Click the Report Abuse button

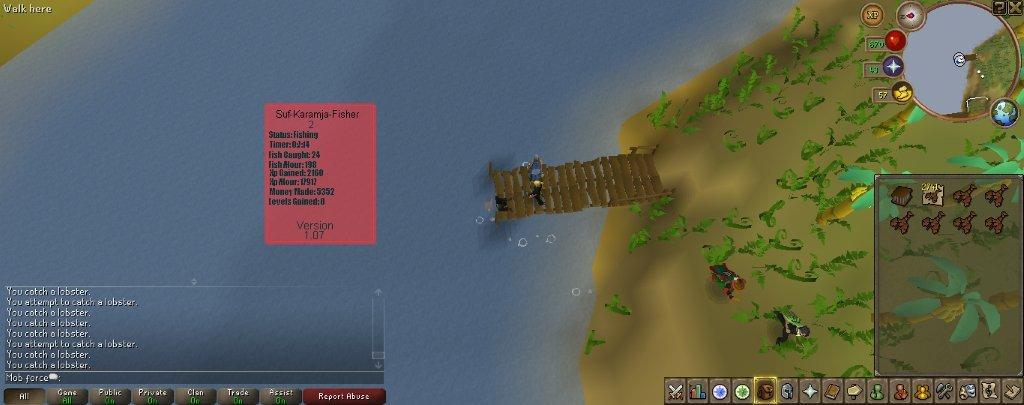[343, 396]
